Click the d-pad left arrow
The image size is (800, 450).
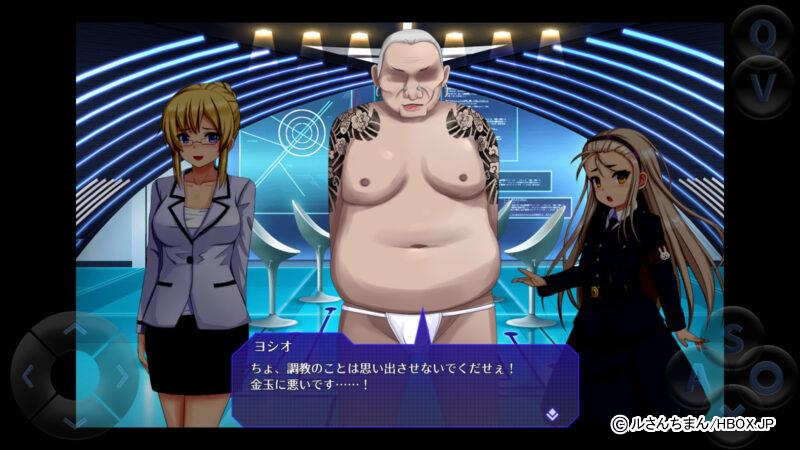point(28,377)
